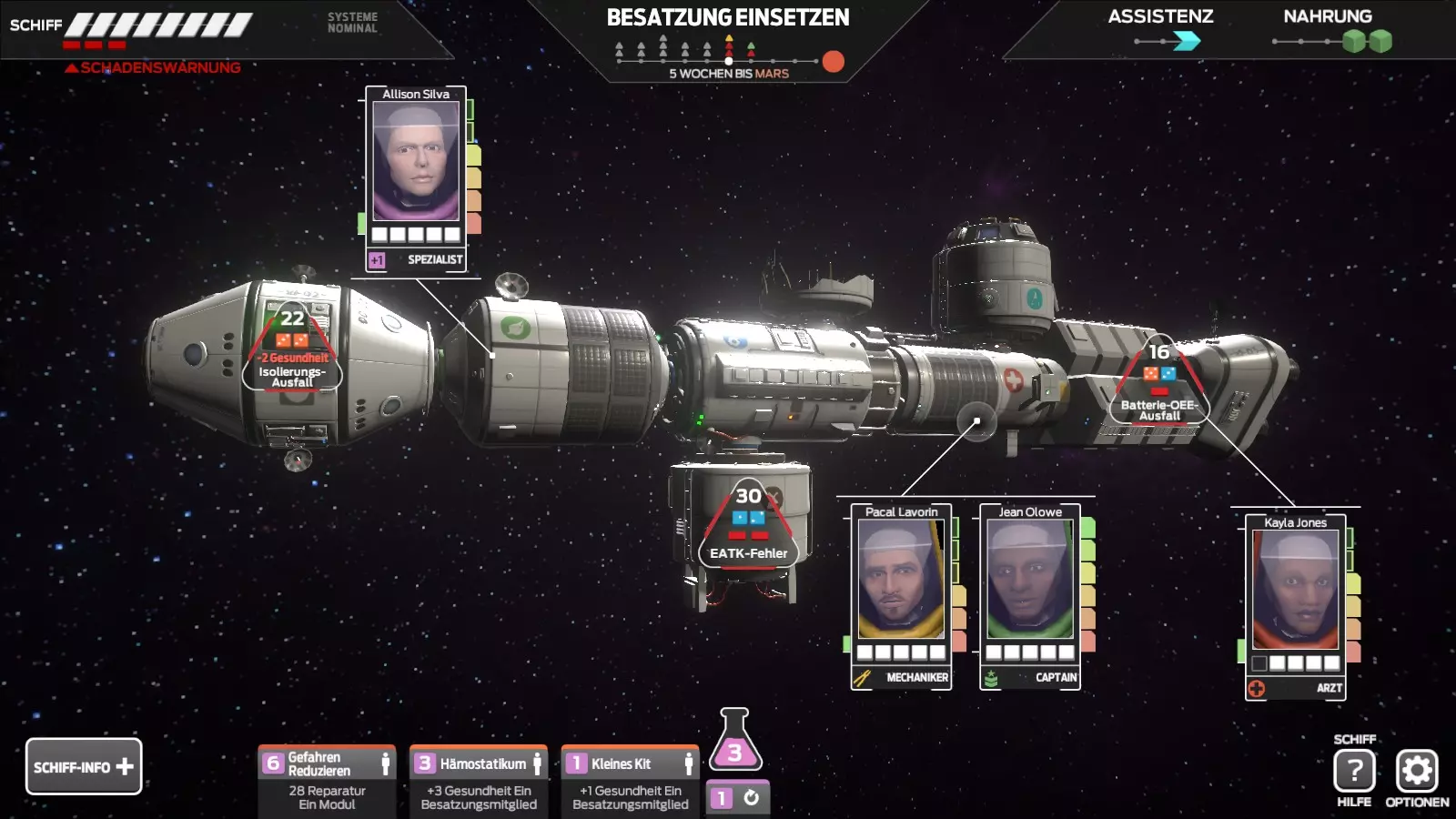The width and height of the screenshot is (1456, 819).
Task: Select the Gefahren Reduzieren card
Action: coord(327,781)
